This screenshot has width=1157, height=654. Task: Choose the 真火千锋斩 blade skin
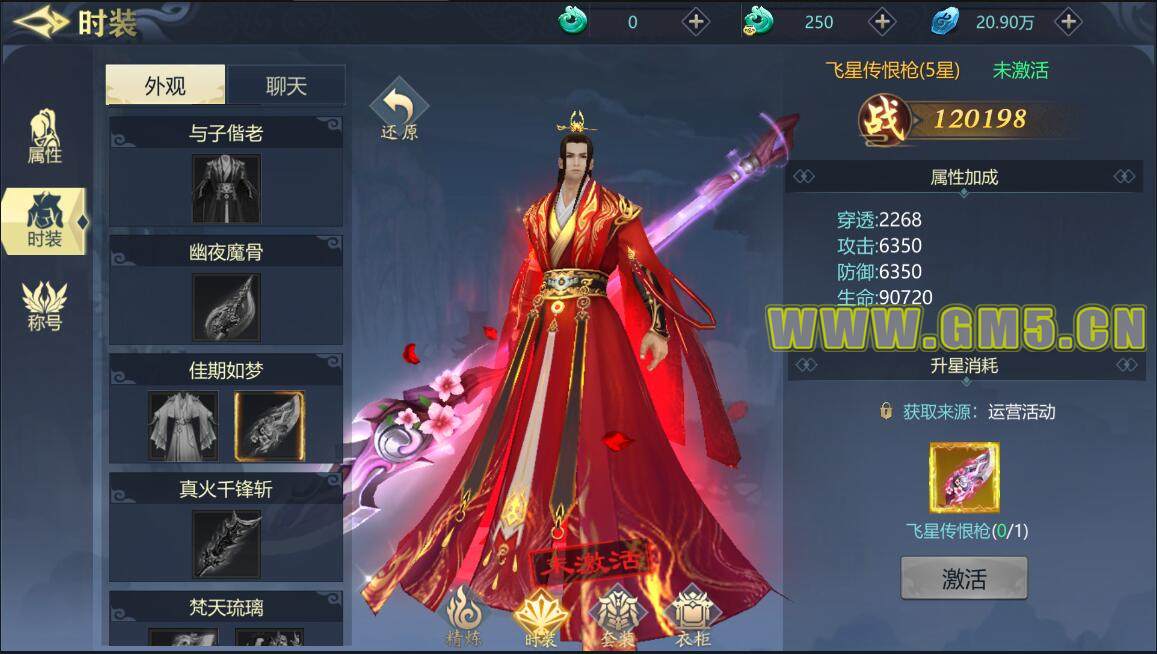[x=226, y=544]
